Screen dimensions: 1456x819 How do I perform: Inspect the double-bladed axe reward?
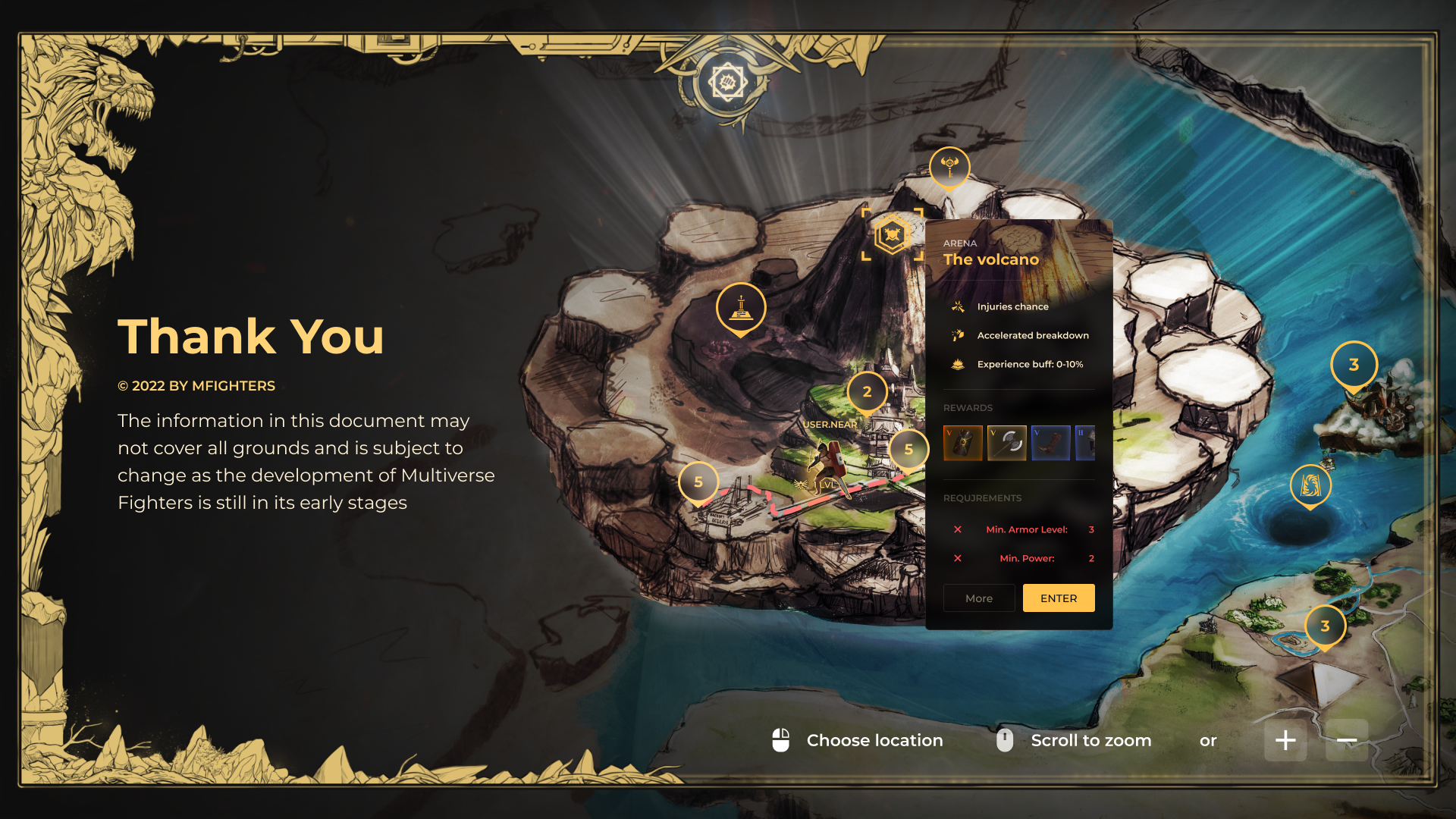coord(1006,443)
